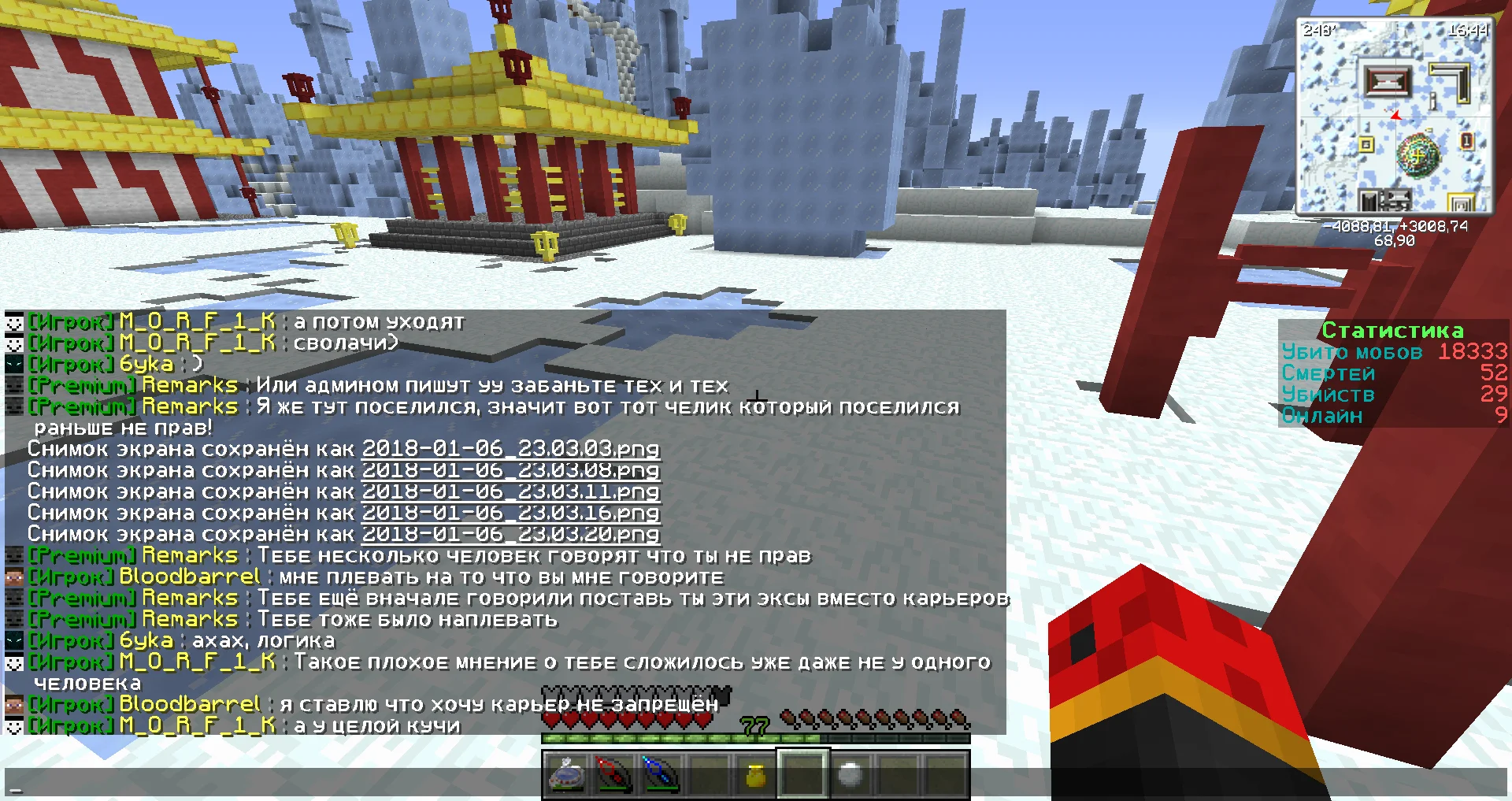Open screenshot link 2018-01-06_23.03.11.png

510,491
